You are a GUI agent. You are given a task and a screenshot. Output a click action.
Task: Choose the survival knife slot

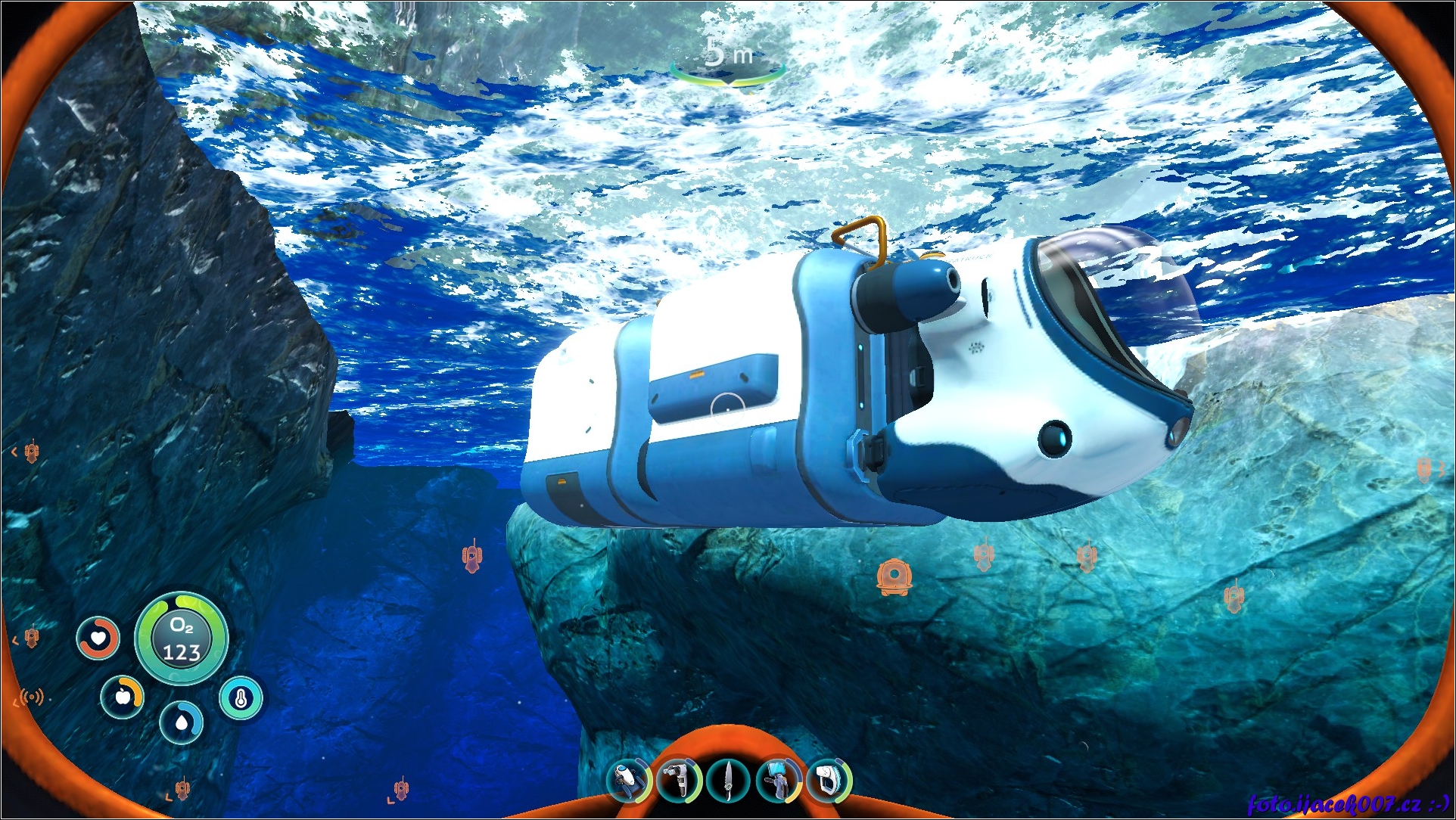point(728,781)
